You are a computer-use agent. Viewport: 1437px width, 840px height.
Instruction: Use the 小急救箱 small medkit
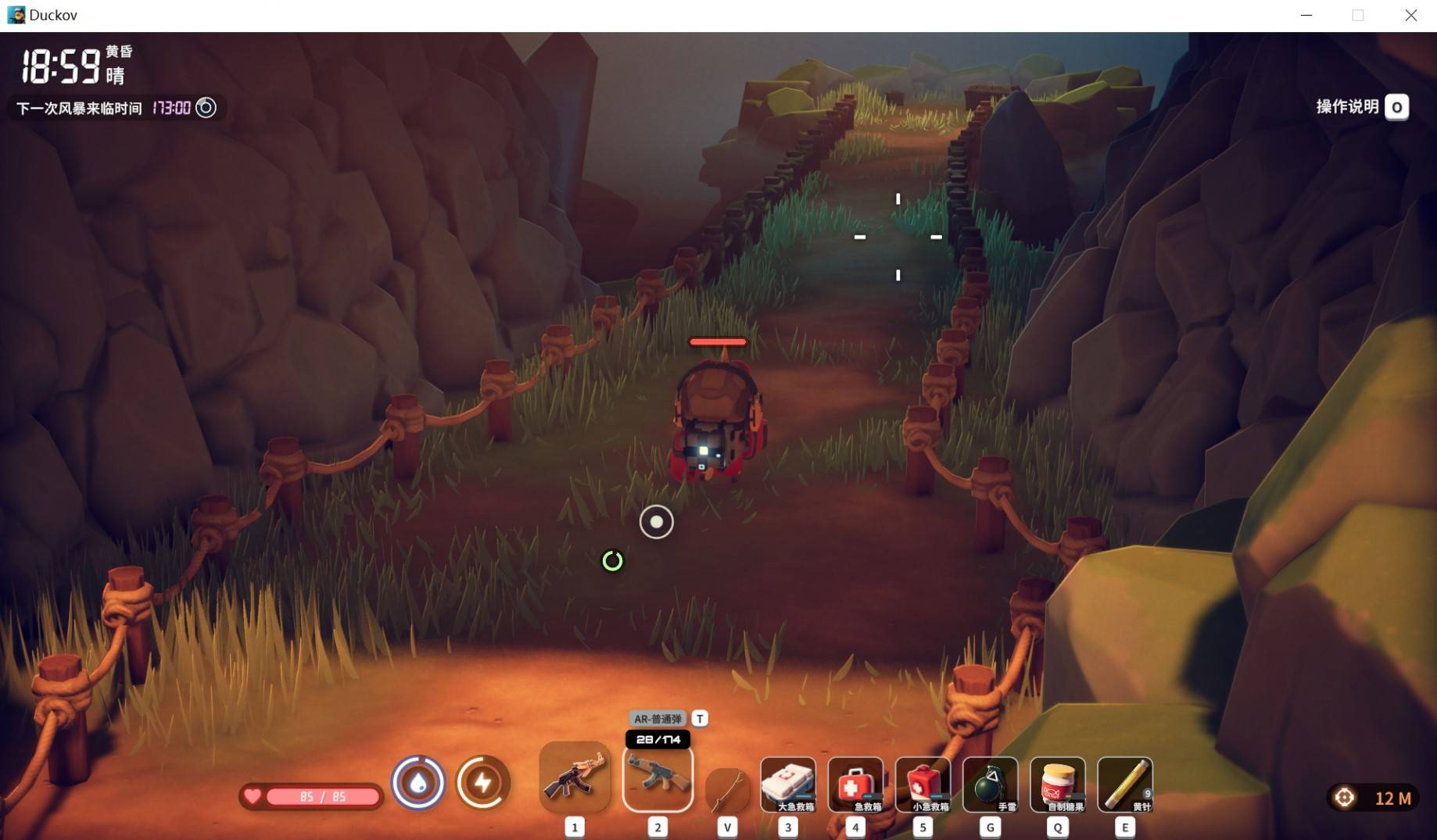923,784
